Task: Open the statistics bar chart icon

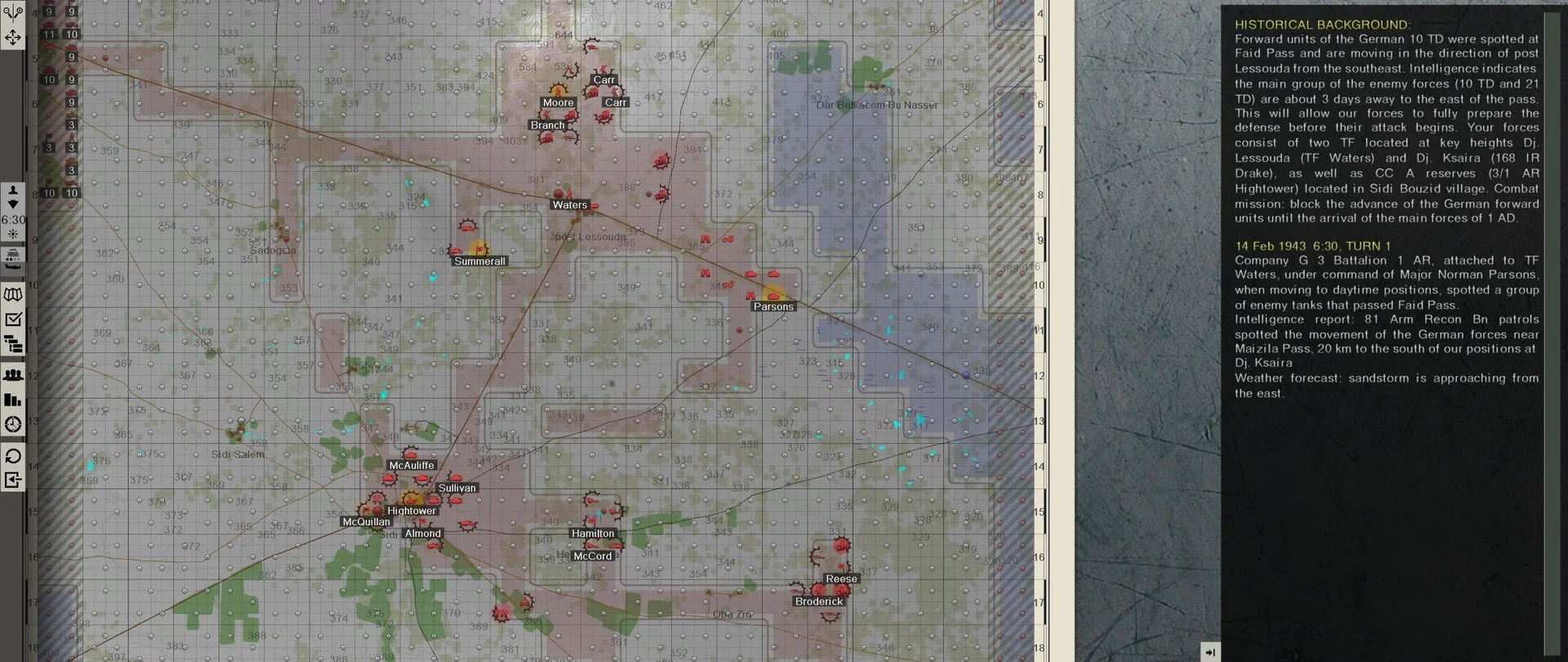Action: [x=12, y=400]
